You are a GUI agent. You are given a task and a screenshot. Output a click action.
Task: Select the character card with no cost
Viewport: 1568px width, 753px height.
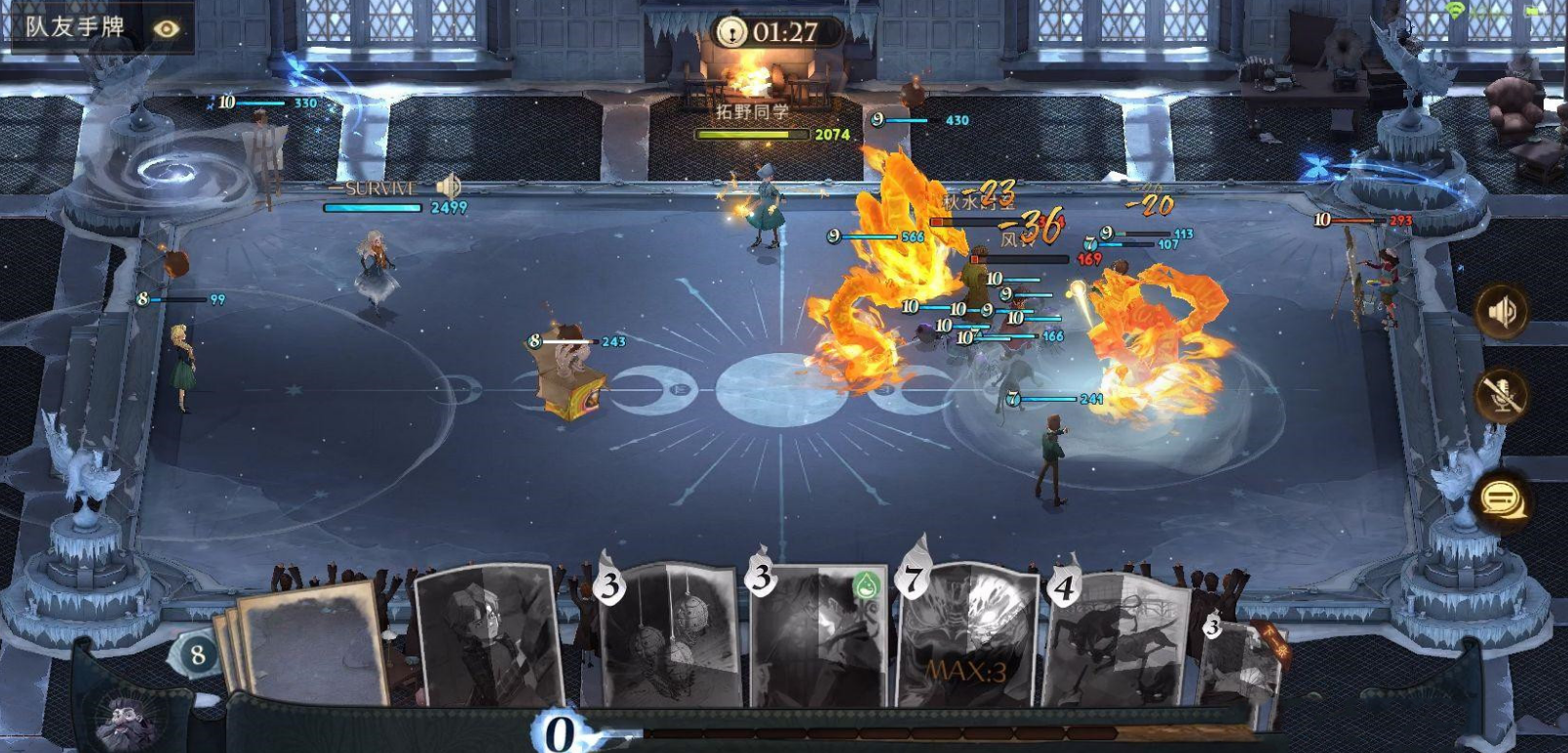pos(488,634)
